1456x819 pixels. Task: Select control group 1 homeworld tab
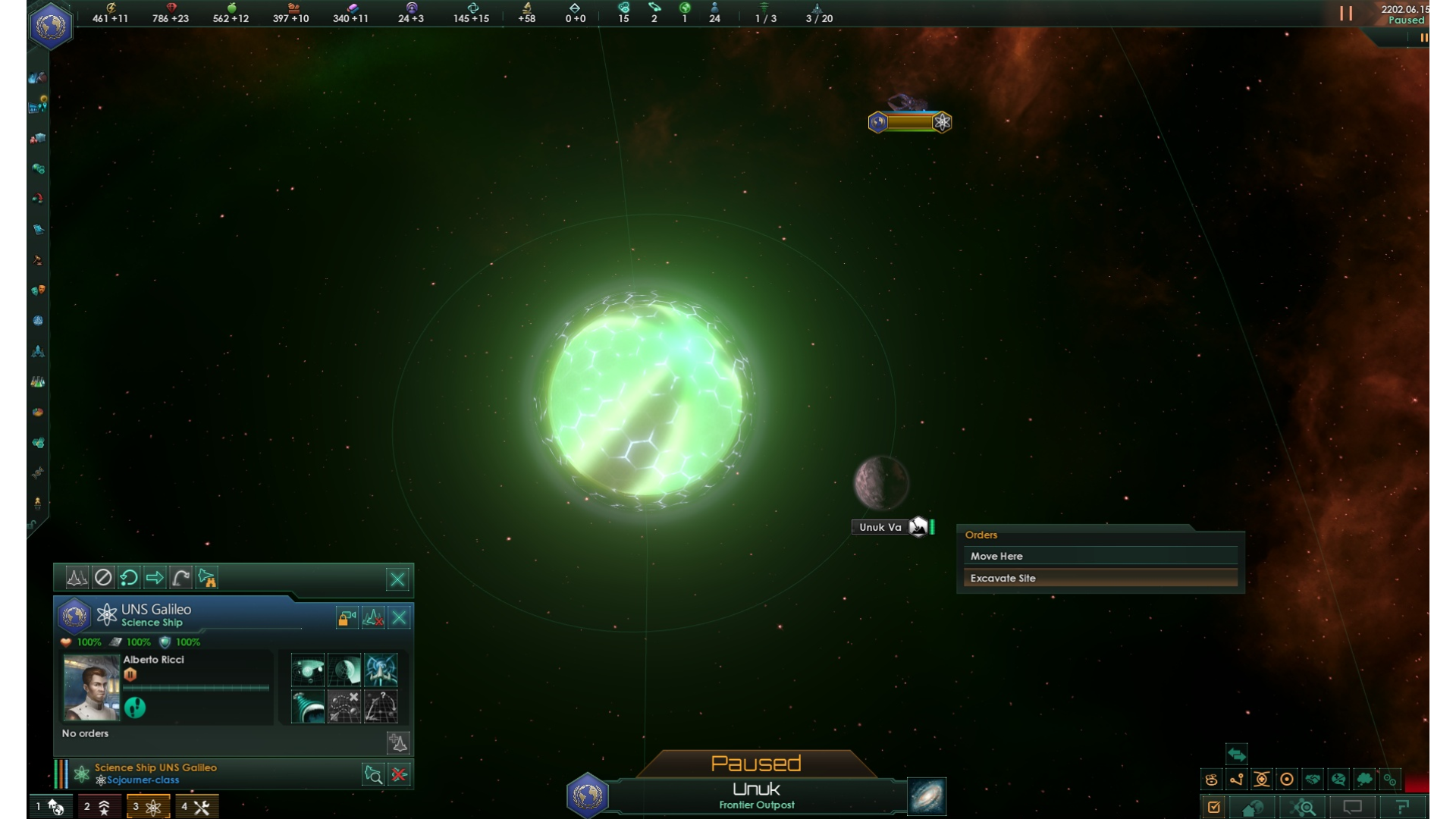point(51,807)
